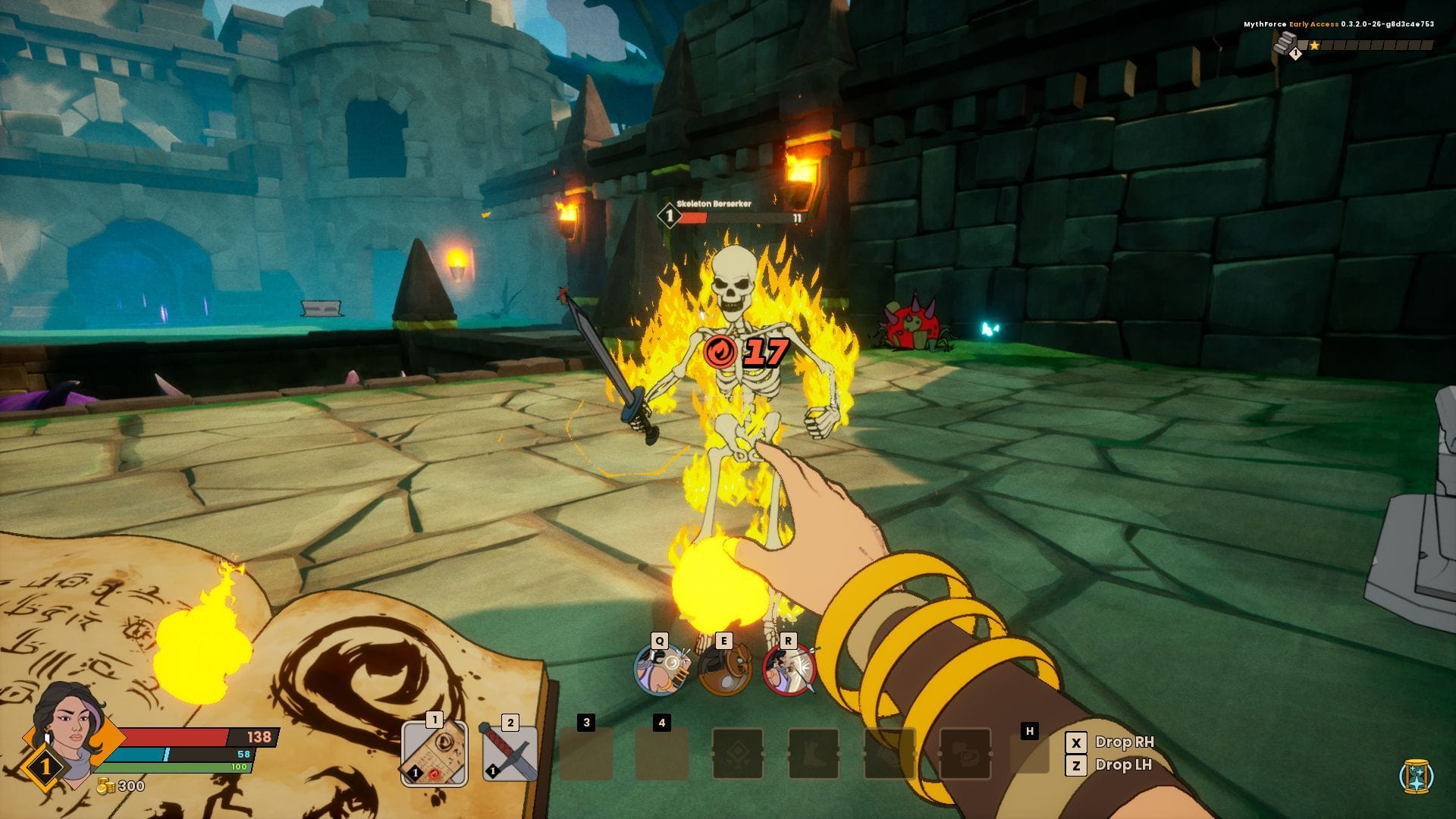Click the yellow star on the progress bar
This screenshot has width=1456, height=819.
[1314, 45]
